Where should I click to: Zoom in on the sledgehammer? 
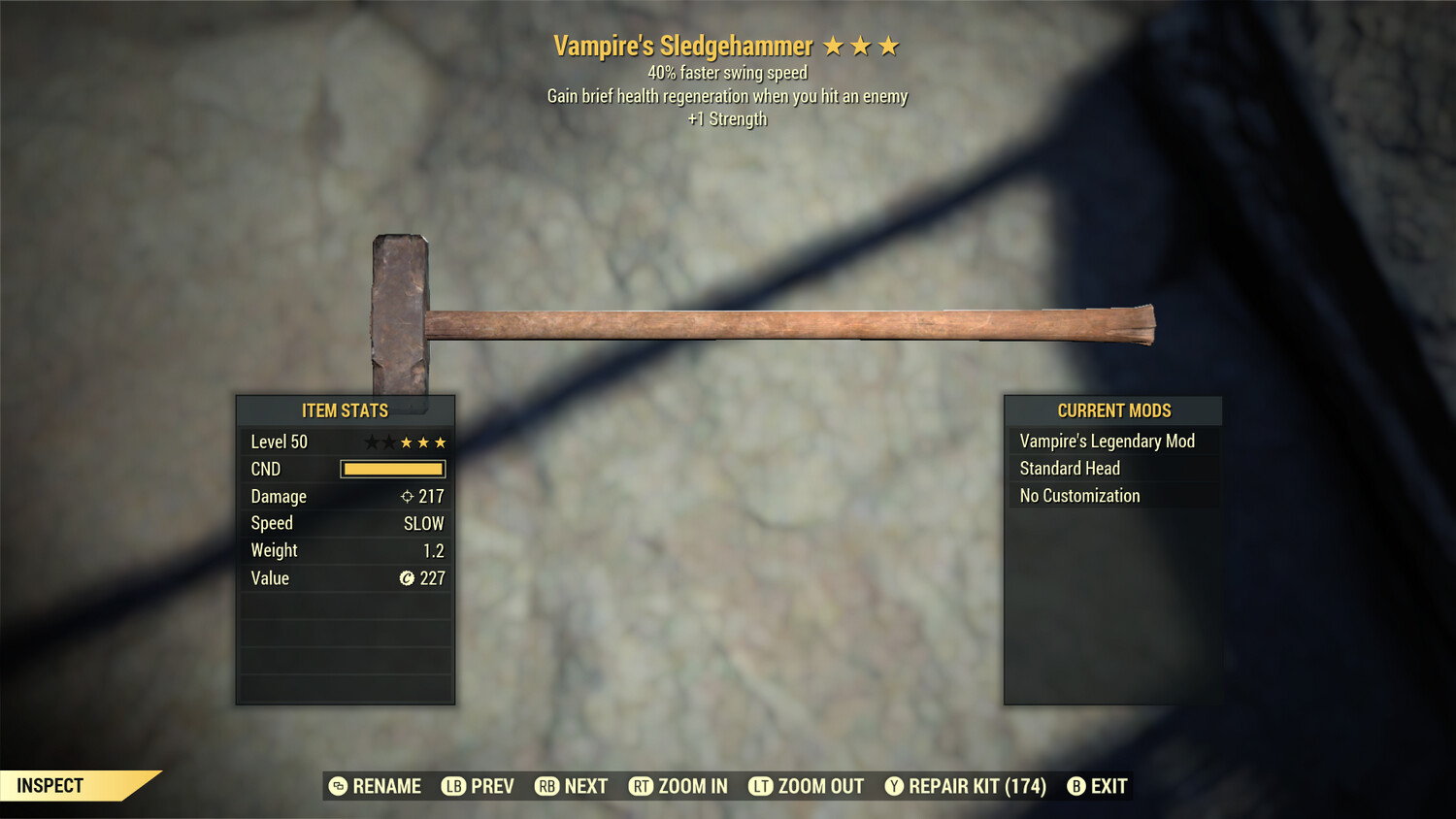pos(678,786)
